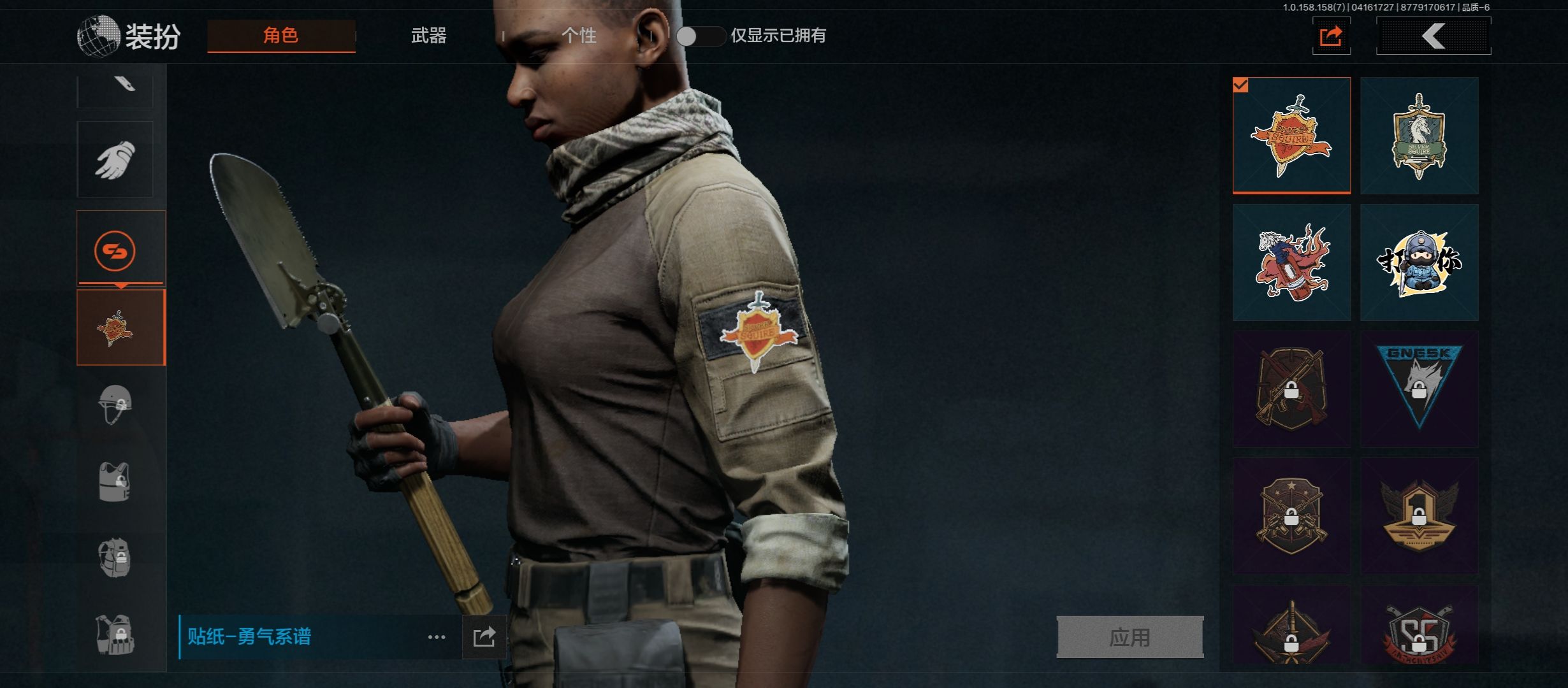Choose the body armor vest category
The image size is (1568, 688).
point(115,482)
